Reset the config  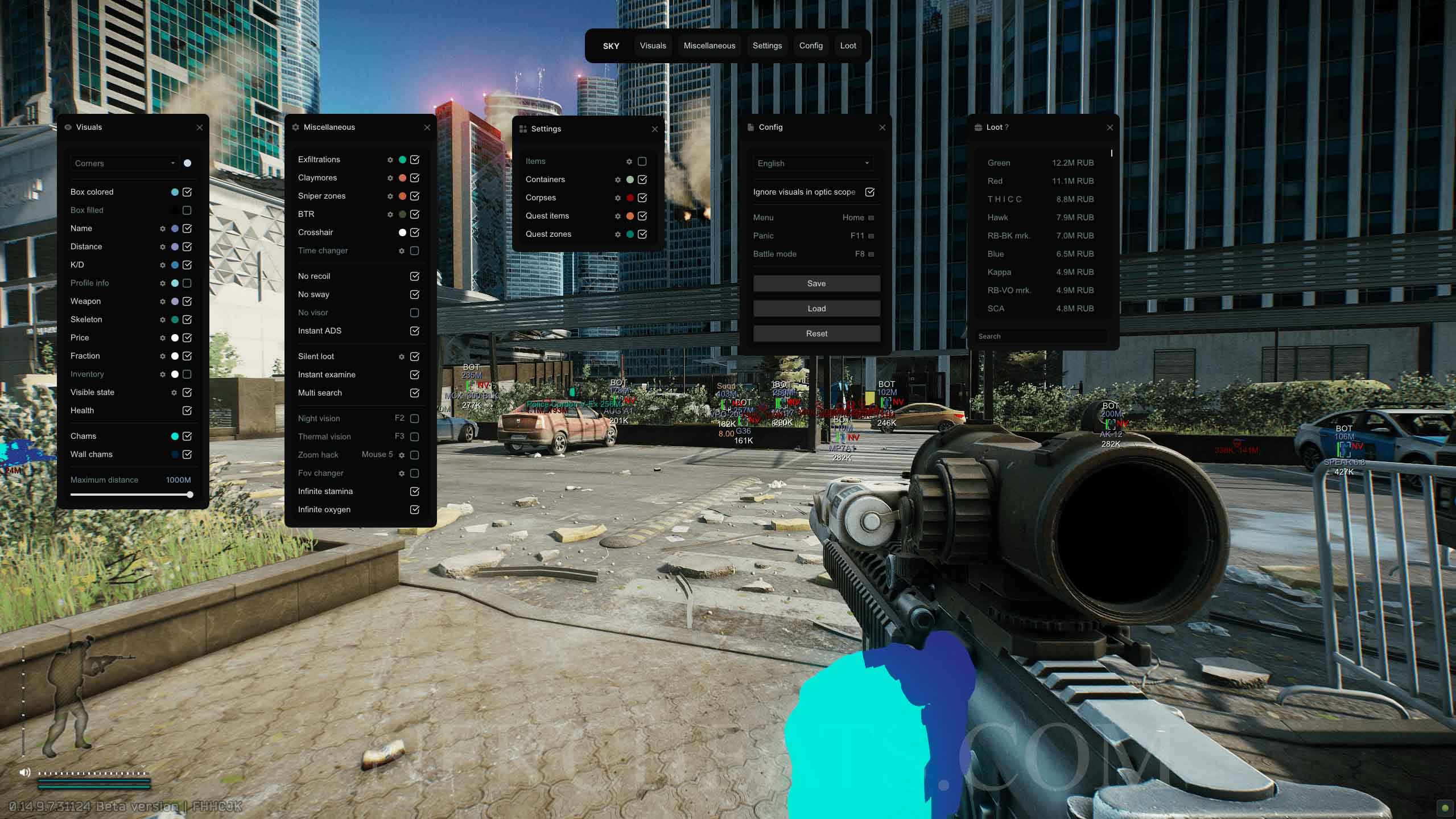click(x=816, y=334)
